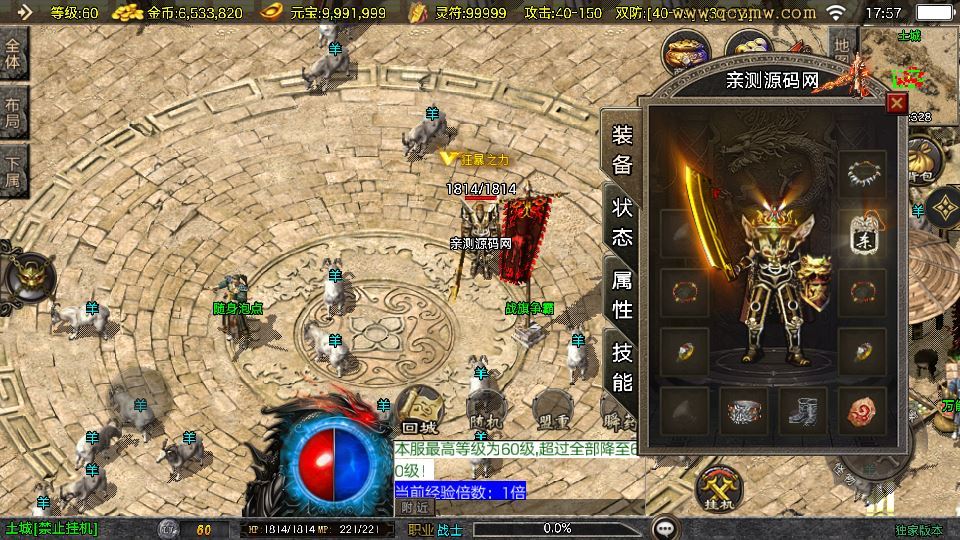Open the chat speech bubble button
Screen dimensions: 960x540
(665, 528)
